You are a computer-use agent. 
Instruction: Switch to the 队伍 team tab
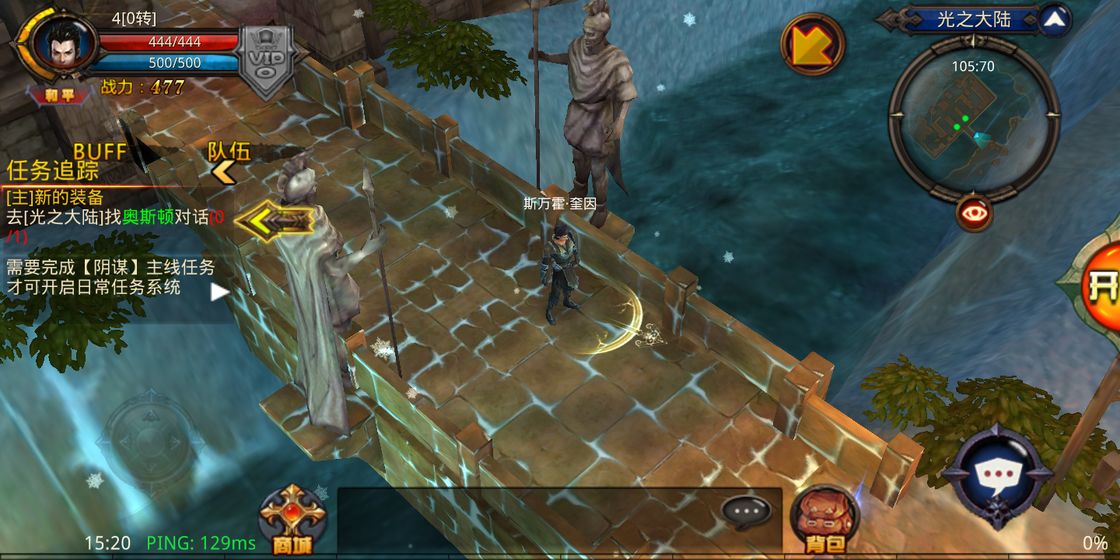(228, 152)
